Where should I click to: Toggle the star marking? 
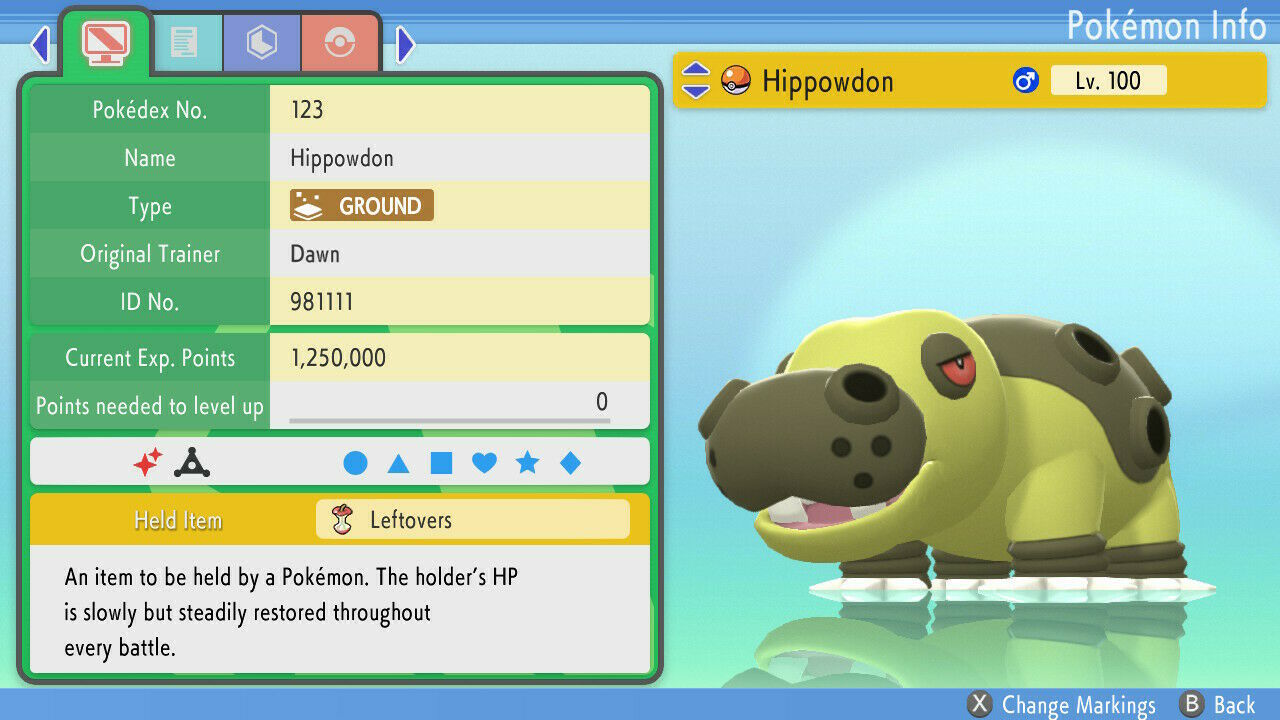527,462
